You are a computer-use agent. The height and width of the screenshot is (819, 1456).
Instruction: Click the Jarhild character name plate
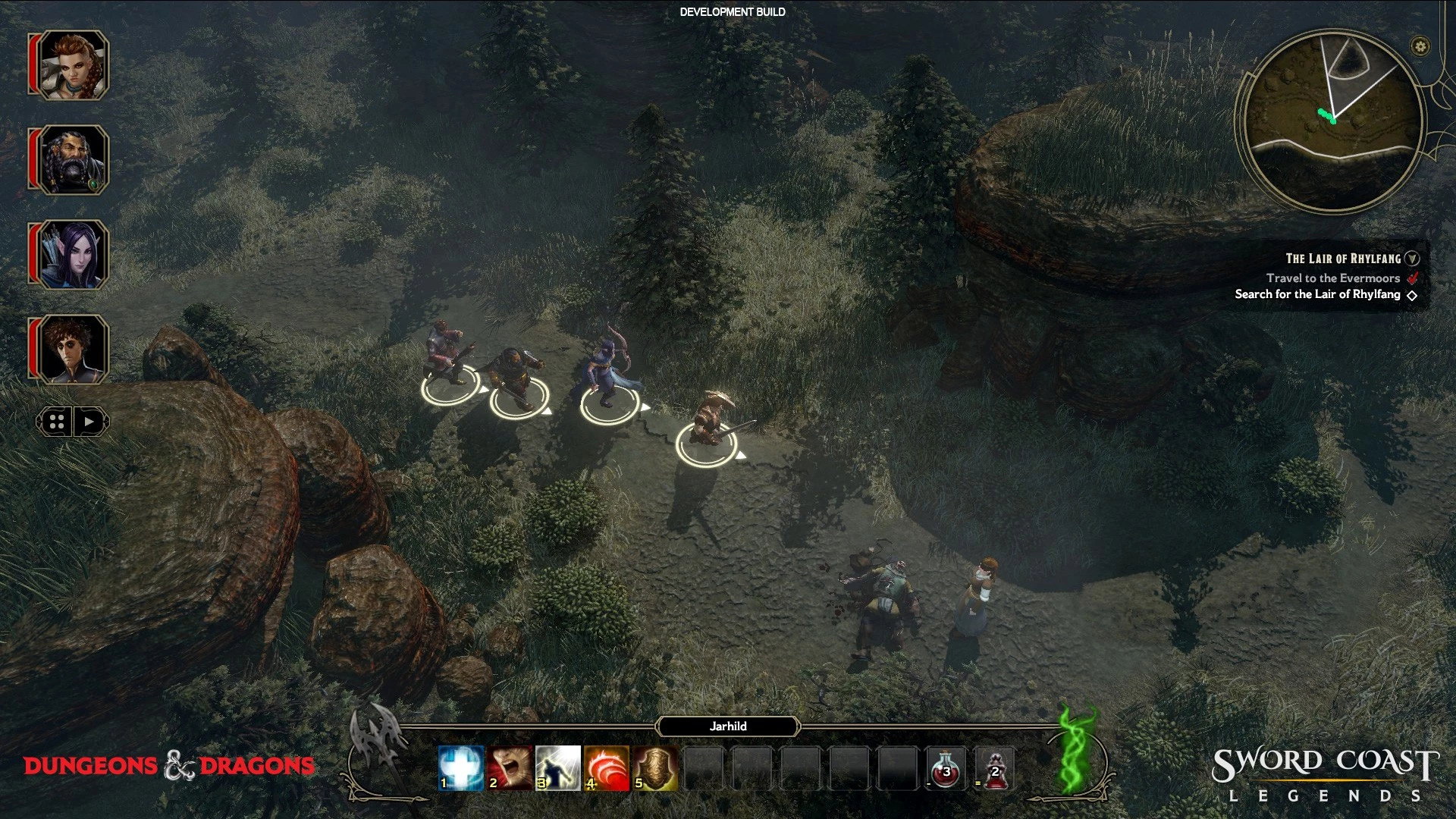[728, 726]
